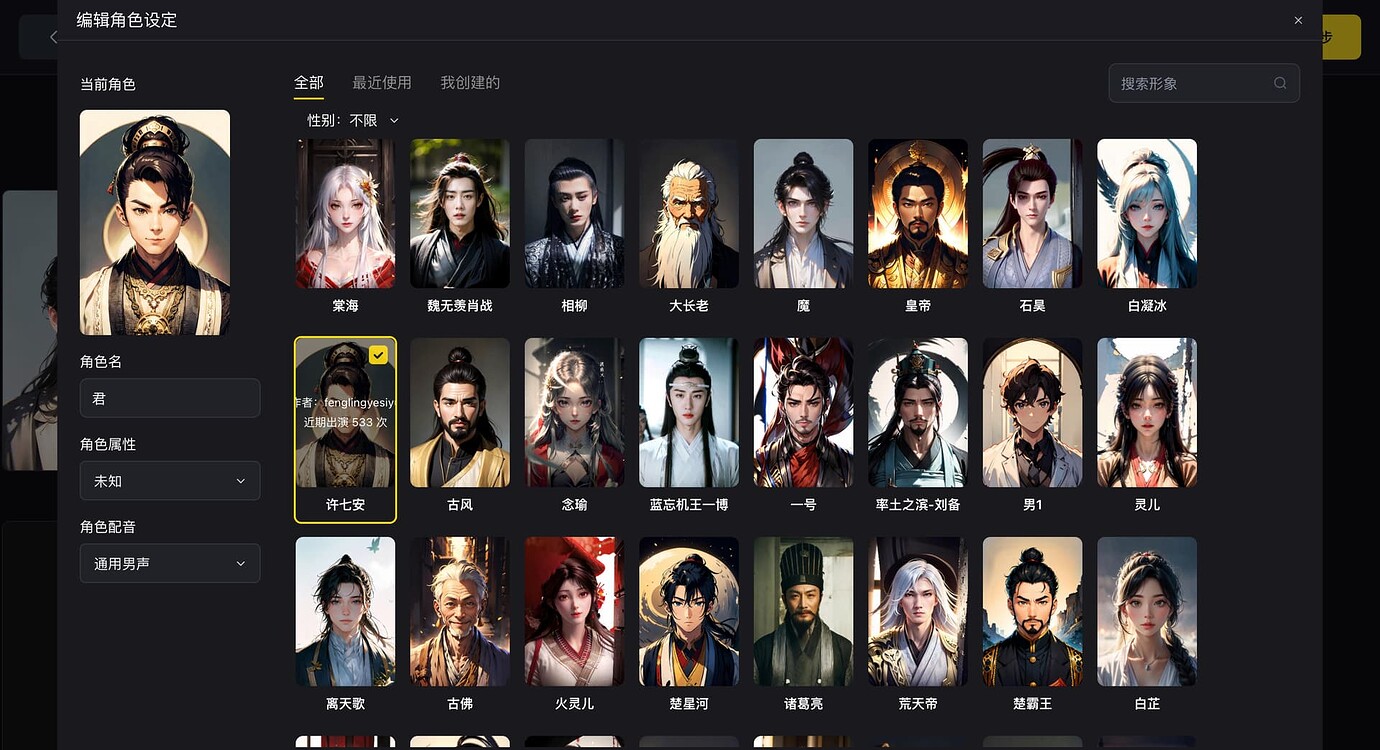Viewport: 1380px width, 750px height.
Task: Open the 角色配音 dropdown showing 通用男声
Action: [170, 563]
